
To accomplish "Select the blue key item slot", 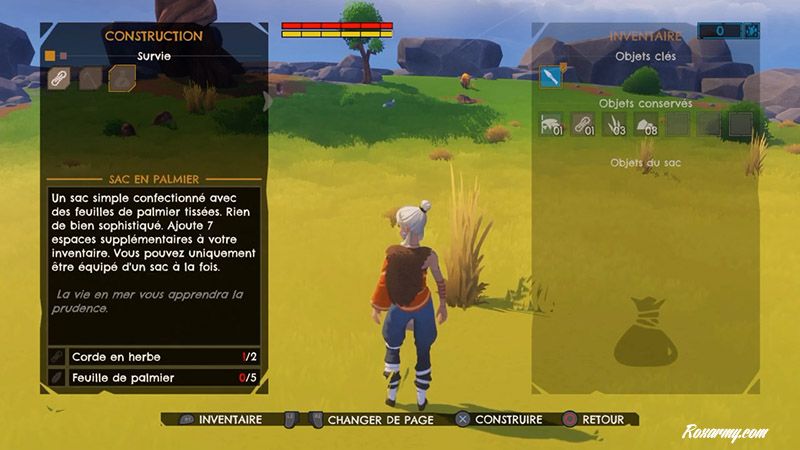I will point(551,77).
